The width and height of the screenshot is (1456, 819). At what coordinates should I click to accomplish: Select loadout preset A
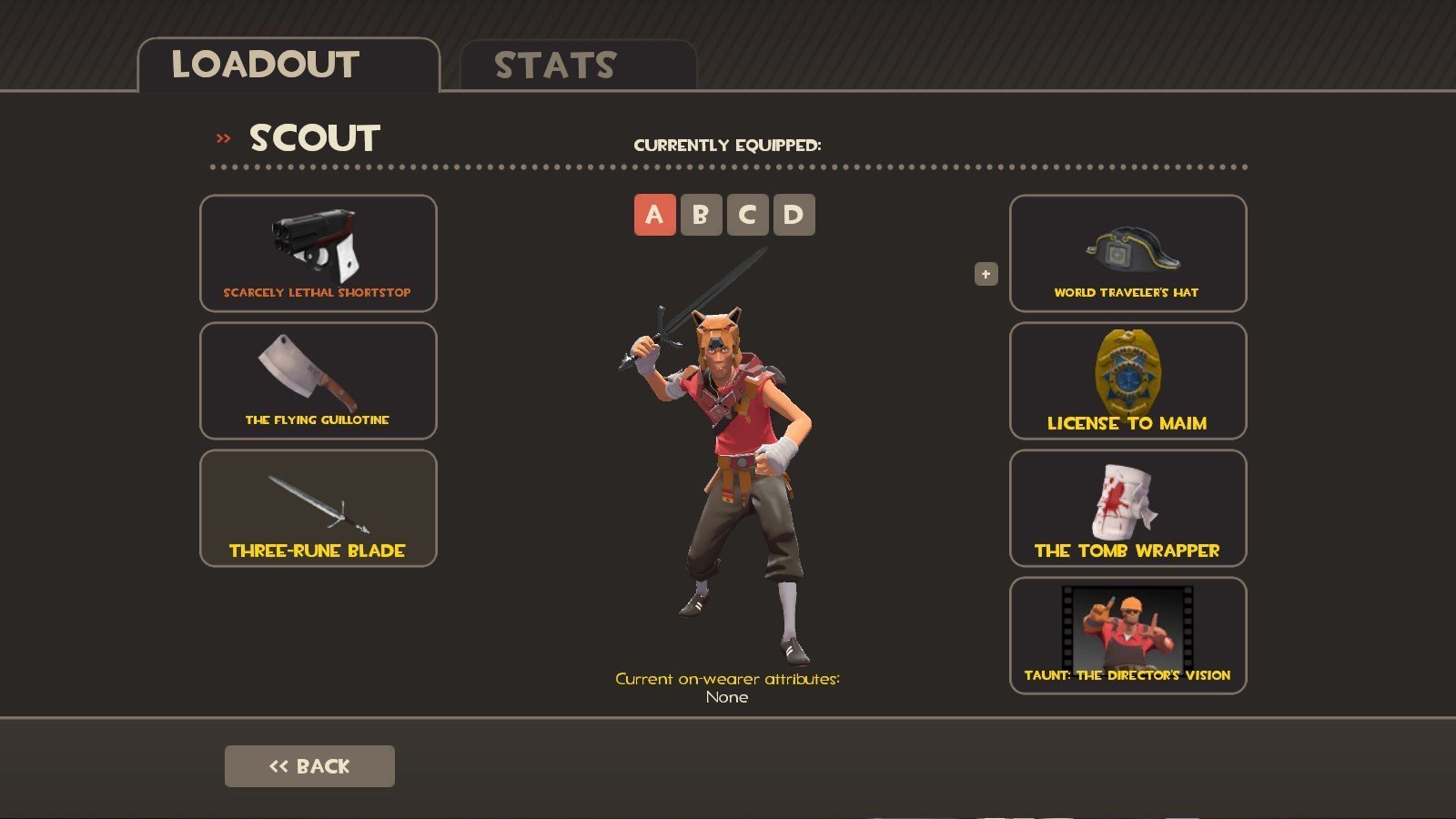point(654,215)
